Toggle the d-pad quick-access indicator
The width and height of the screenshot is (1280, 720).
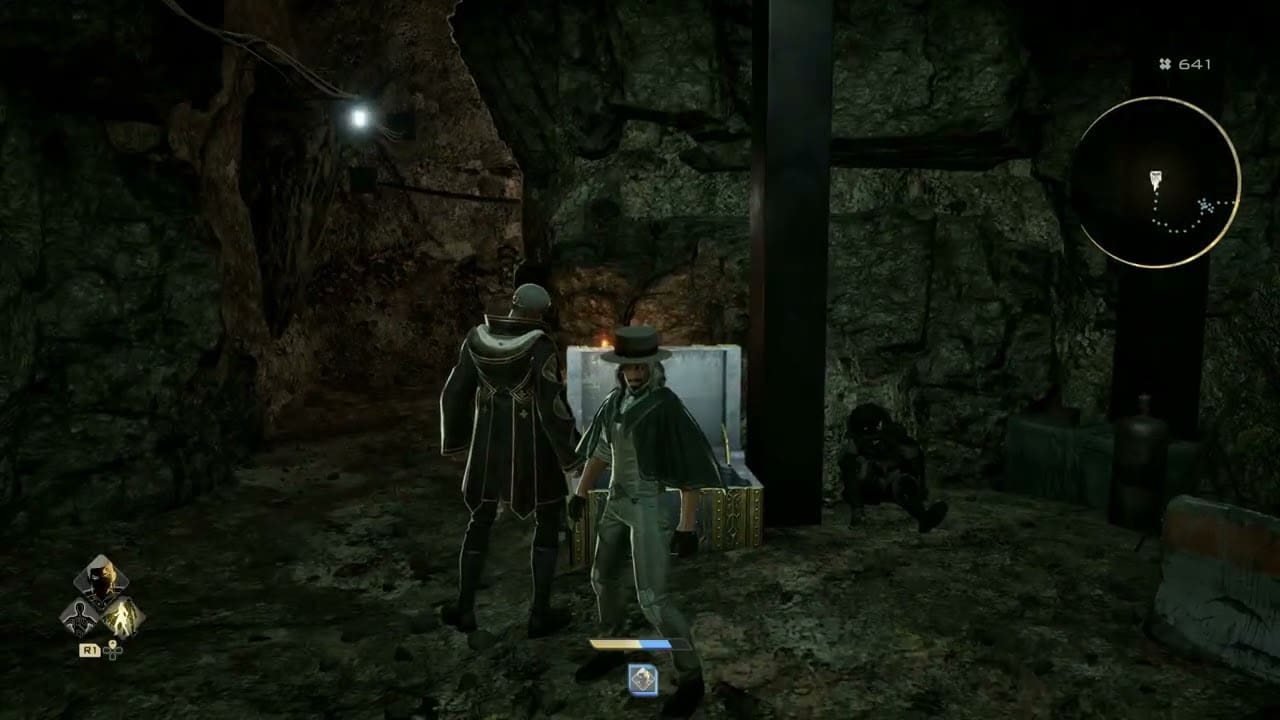pos(113,650)
